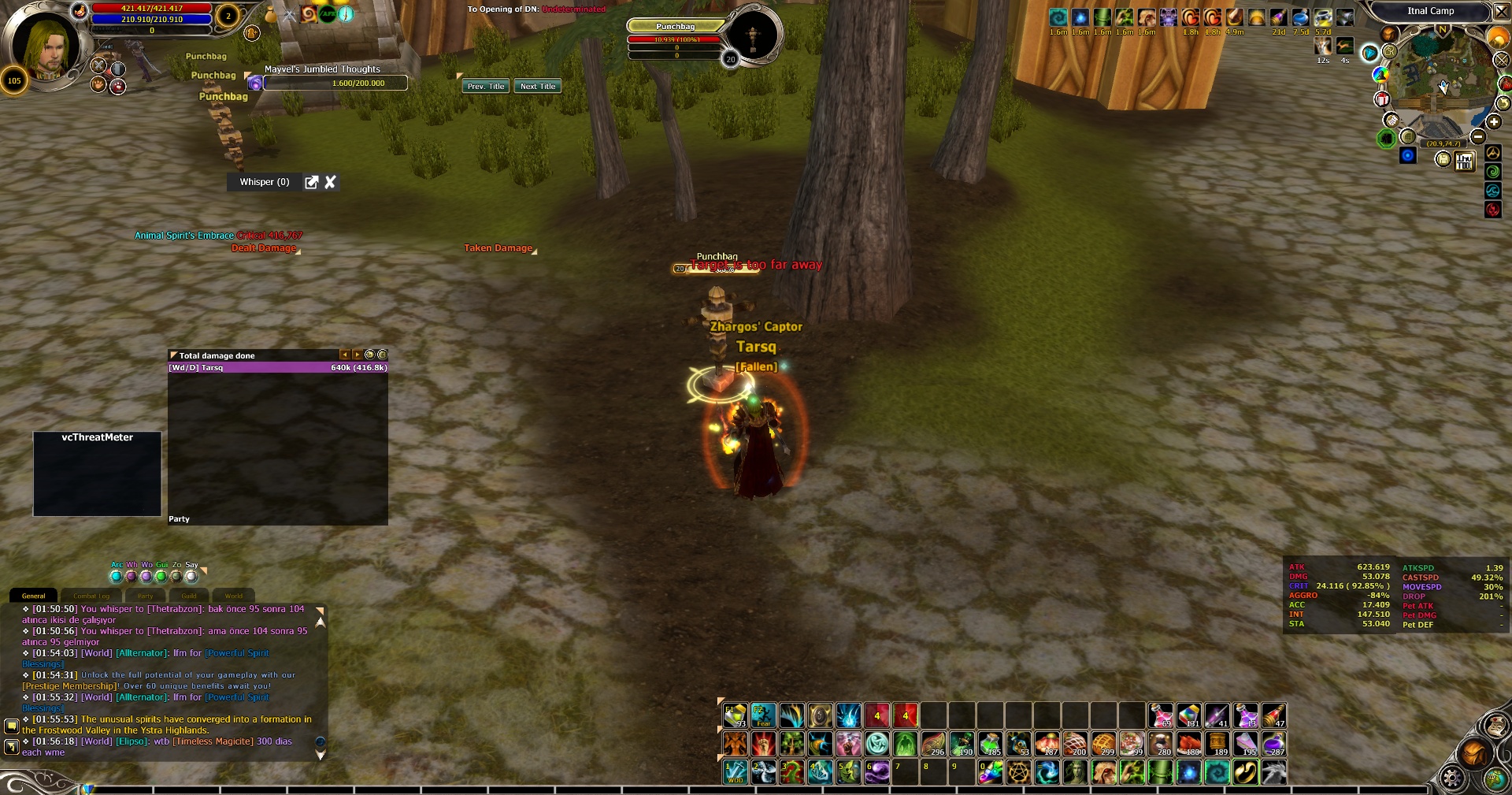Screen dimensions: 1512x795
Task: Zoom in the minimap with plus button
Action: [x=1493, y=122]
